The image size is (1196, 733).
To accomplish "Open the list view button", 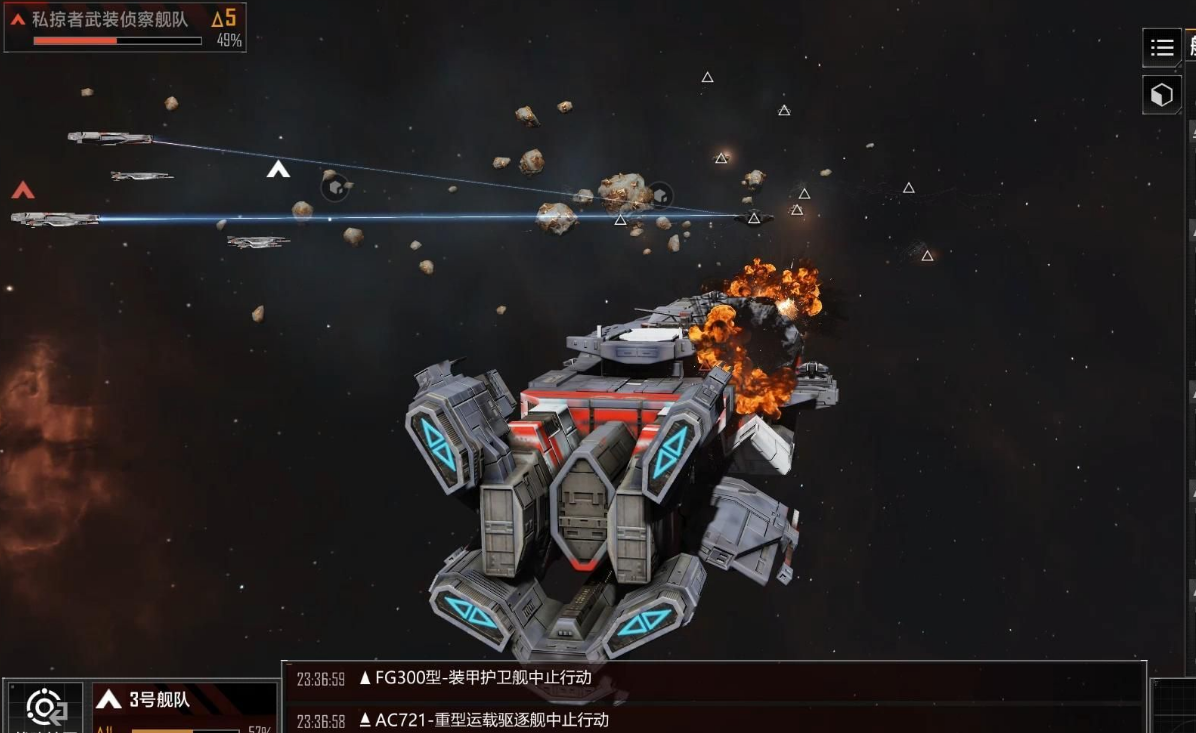I will [1162, 47].
